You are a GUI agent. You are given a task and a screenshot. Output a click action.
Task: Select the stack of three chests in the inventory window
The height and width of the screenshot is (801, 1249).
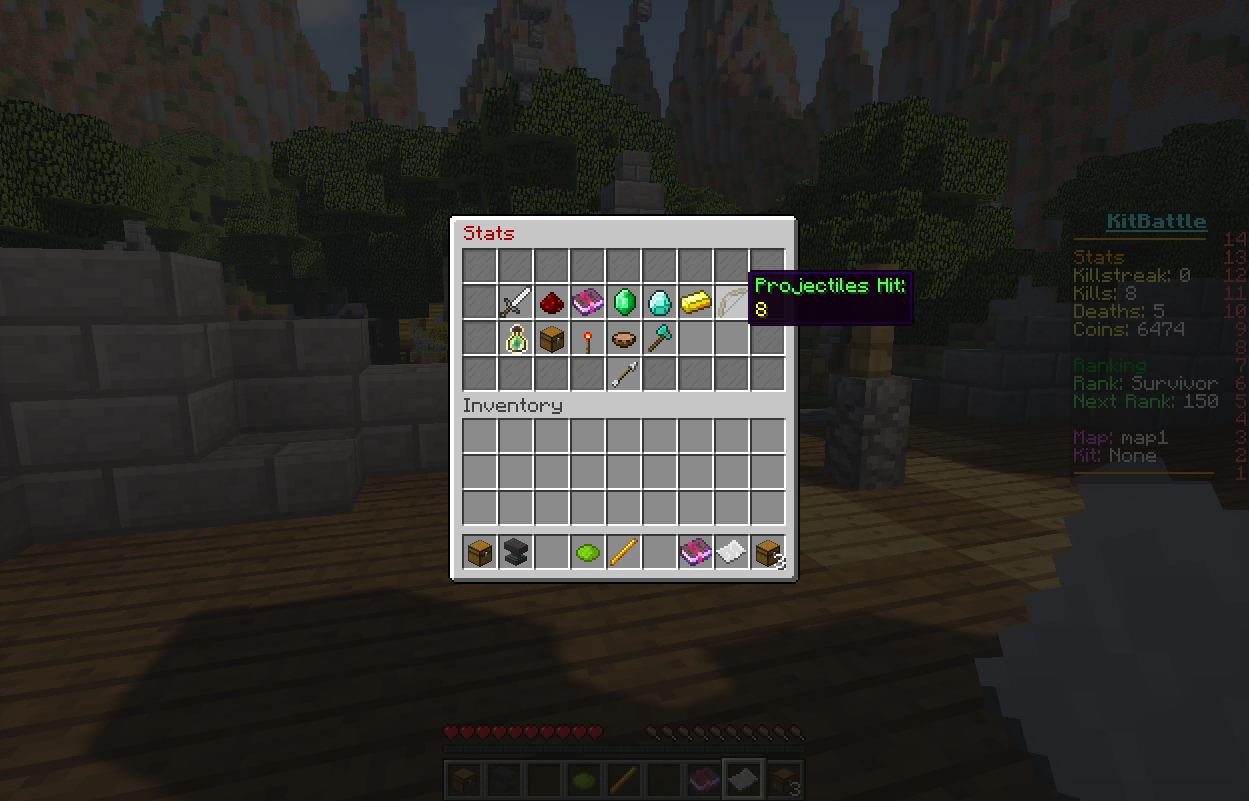click(768, 551)
